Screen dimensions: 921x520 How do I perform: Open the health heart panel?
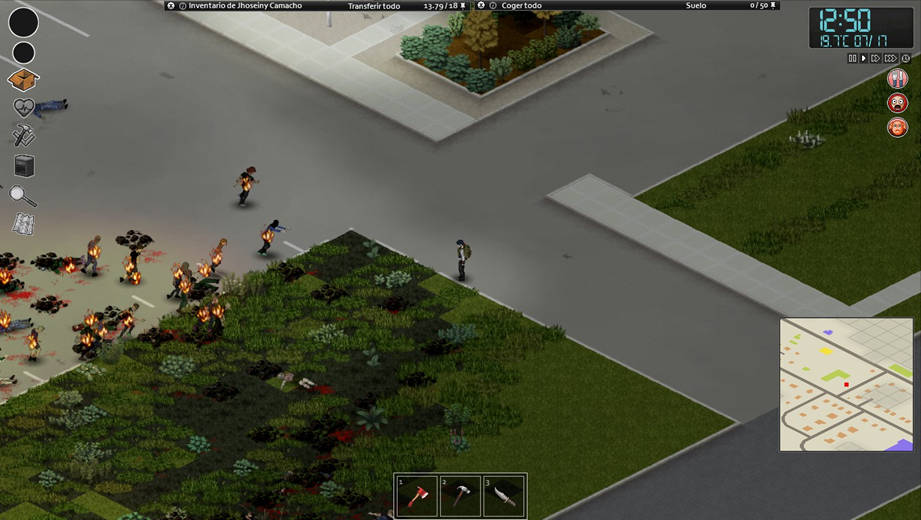pyautogui.click(x=23, y=108)
